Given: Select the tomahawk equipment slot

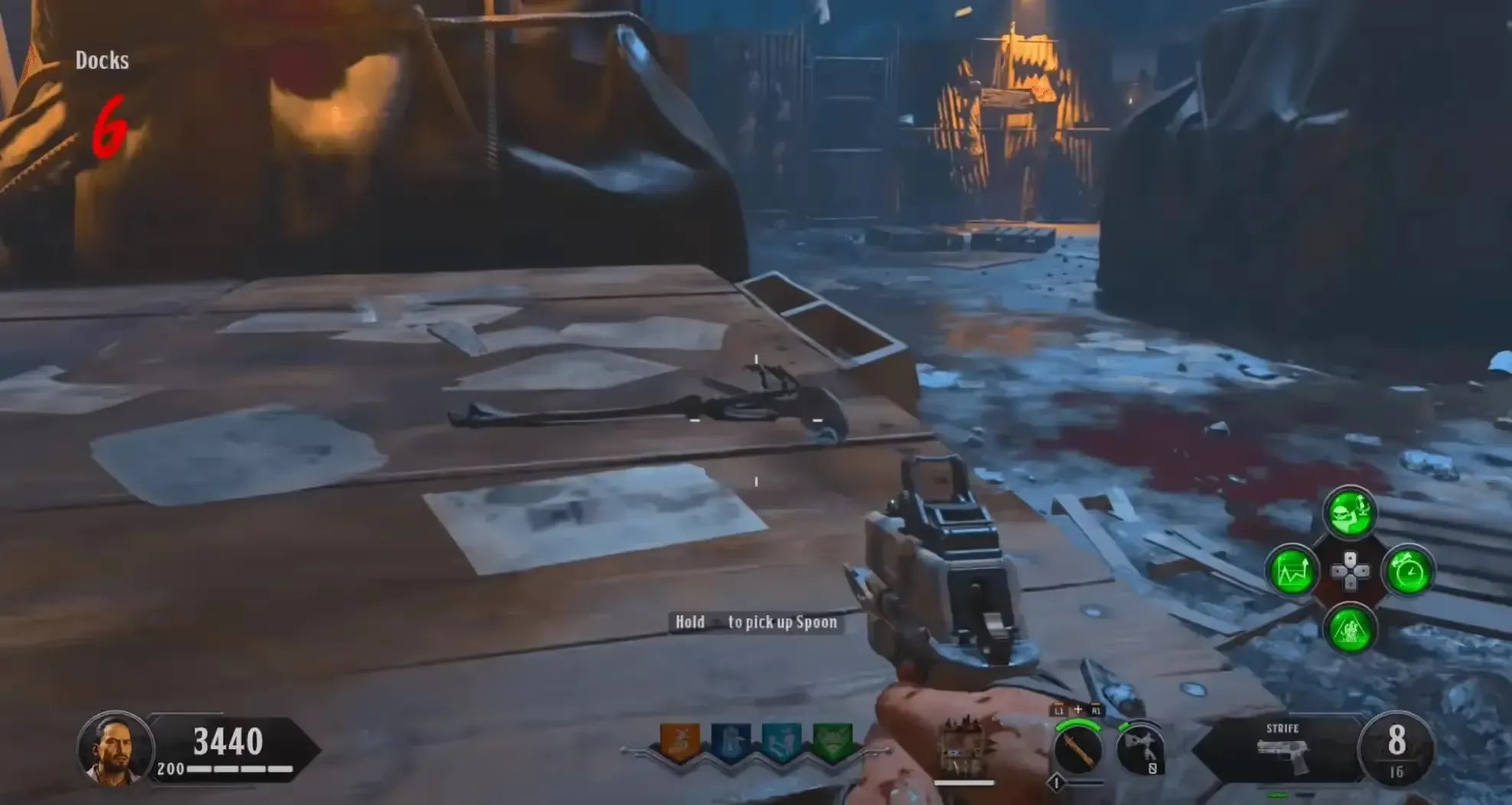Looking at the screenshot, I should (x=1140, y=750).
